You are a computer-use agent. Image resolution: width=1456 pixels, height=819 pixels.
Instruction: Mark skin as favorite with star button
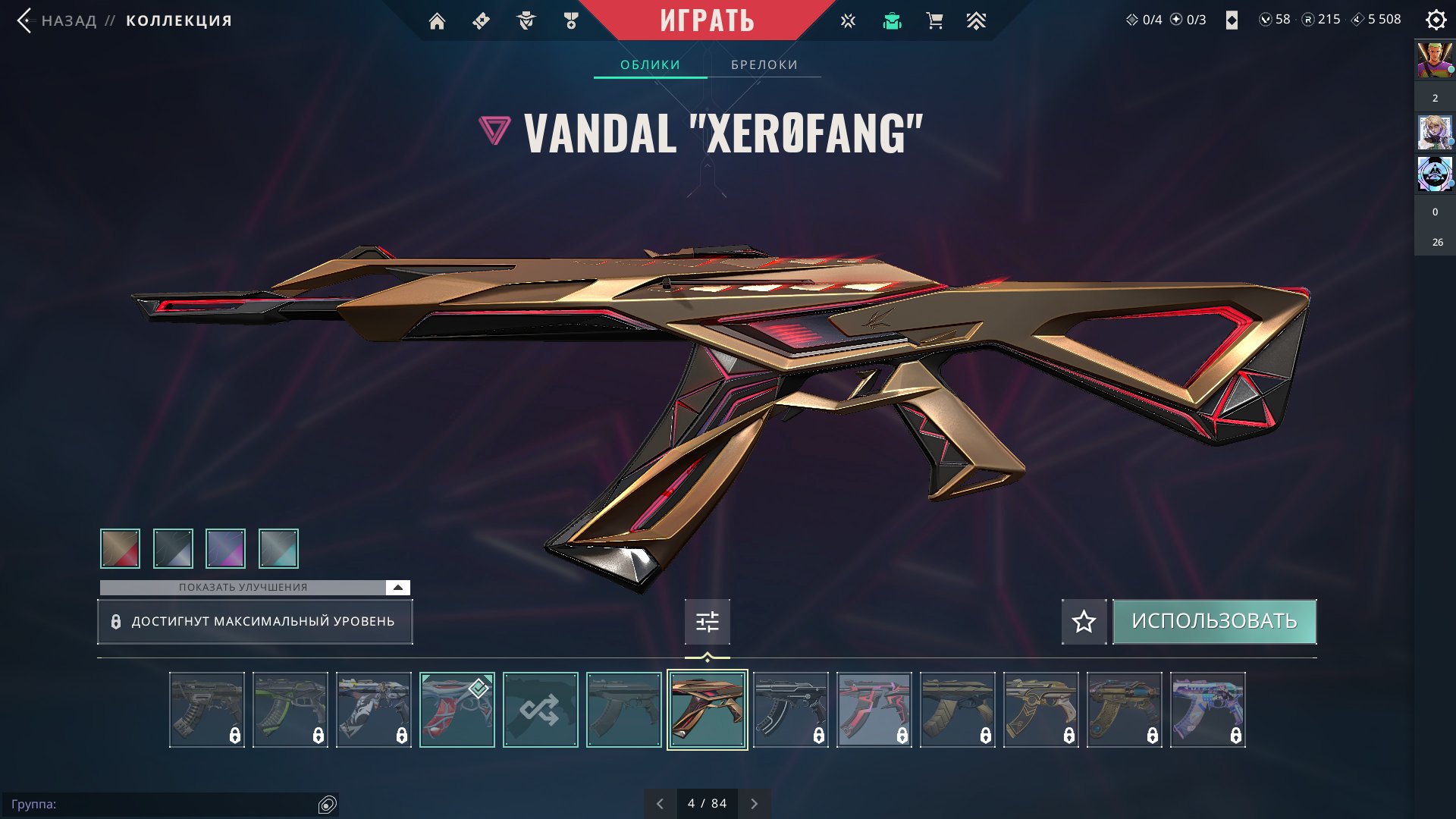point(1084,622)
